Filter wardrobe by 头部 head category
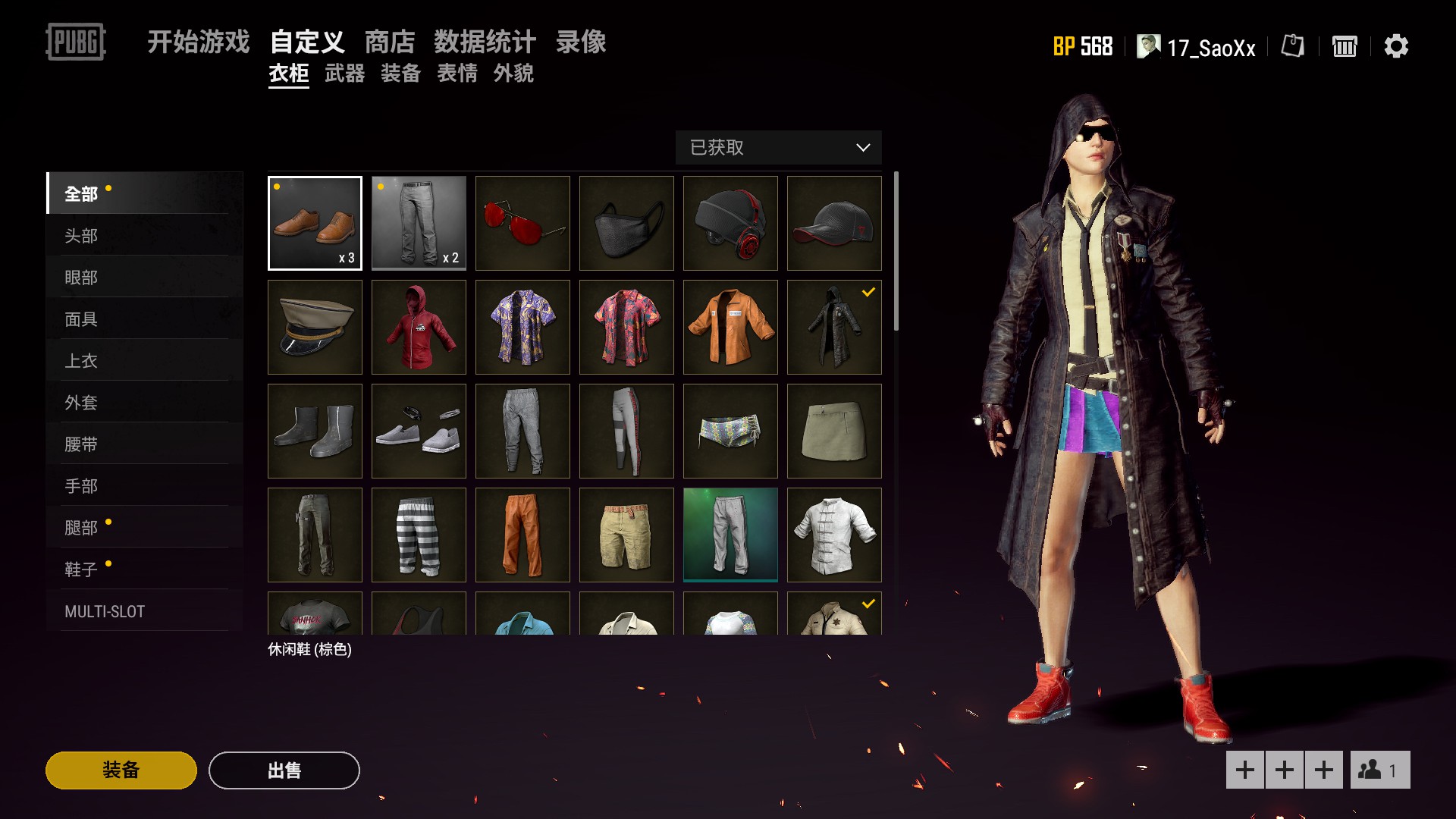 click(x=81, y=236)
